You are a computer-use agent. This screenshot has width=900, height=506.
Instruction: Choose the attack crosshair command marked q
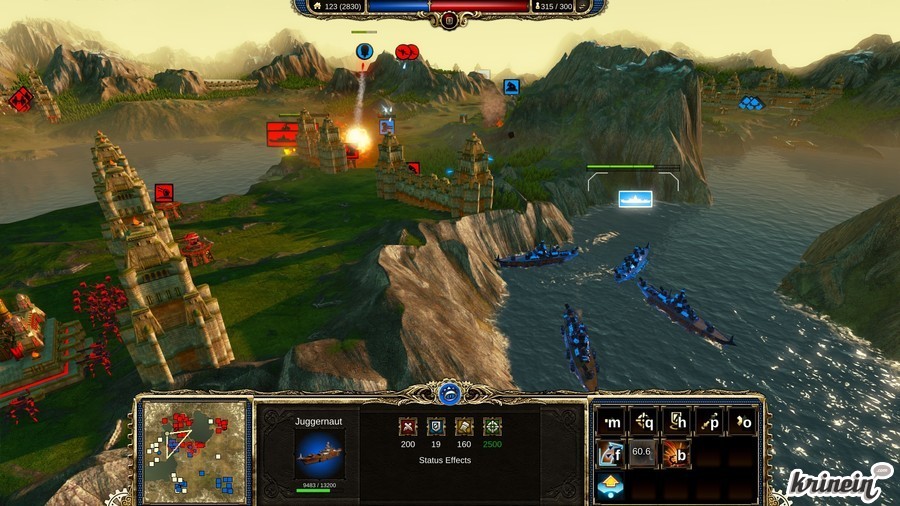point(645,421)
